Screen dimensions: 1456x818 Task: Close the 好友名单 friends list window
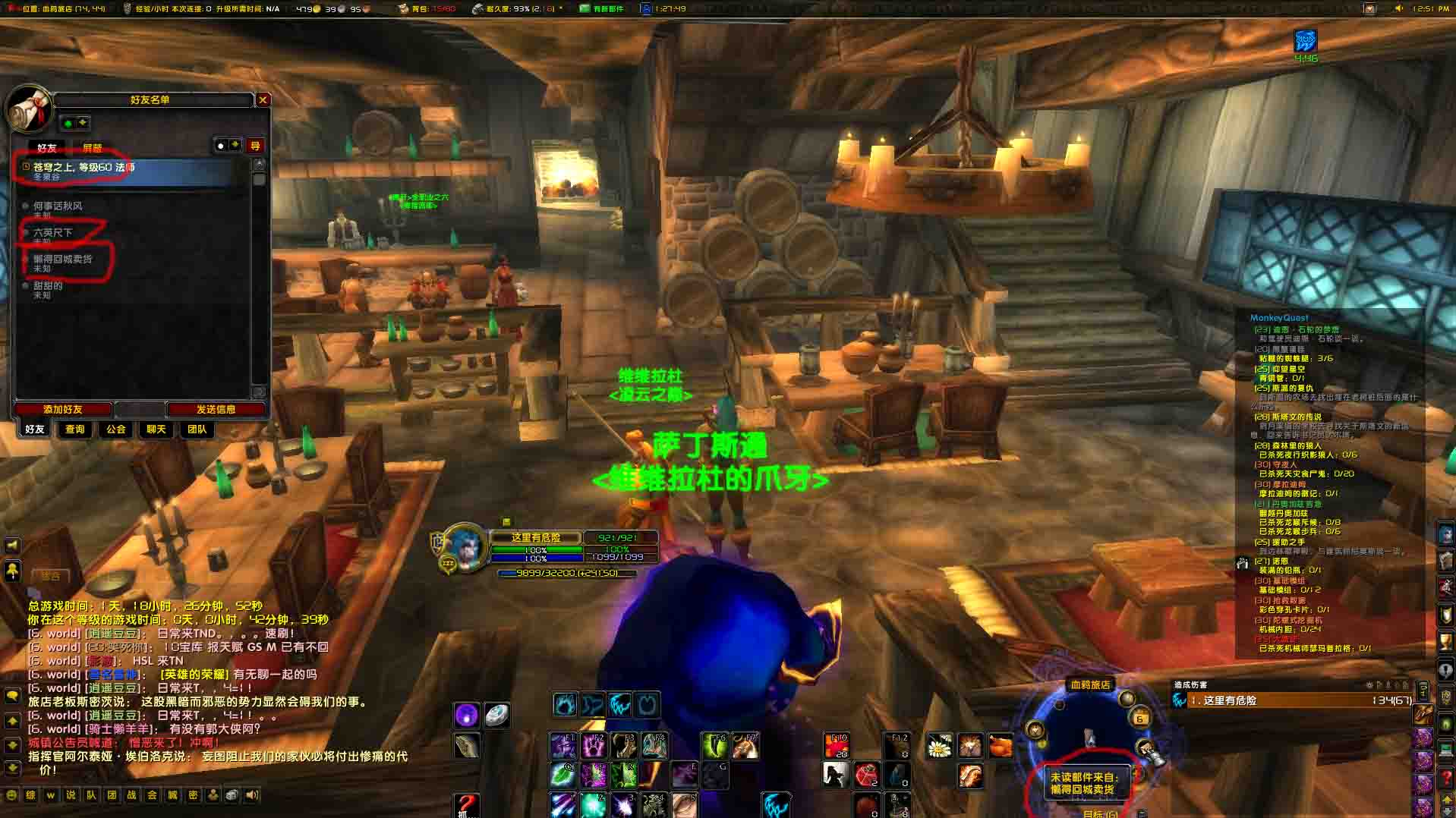(x=263, y=100)
